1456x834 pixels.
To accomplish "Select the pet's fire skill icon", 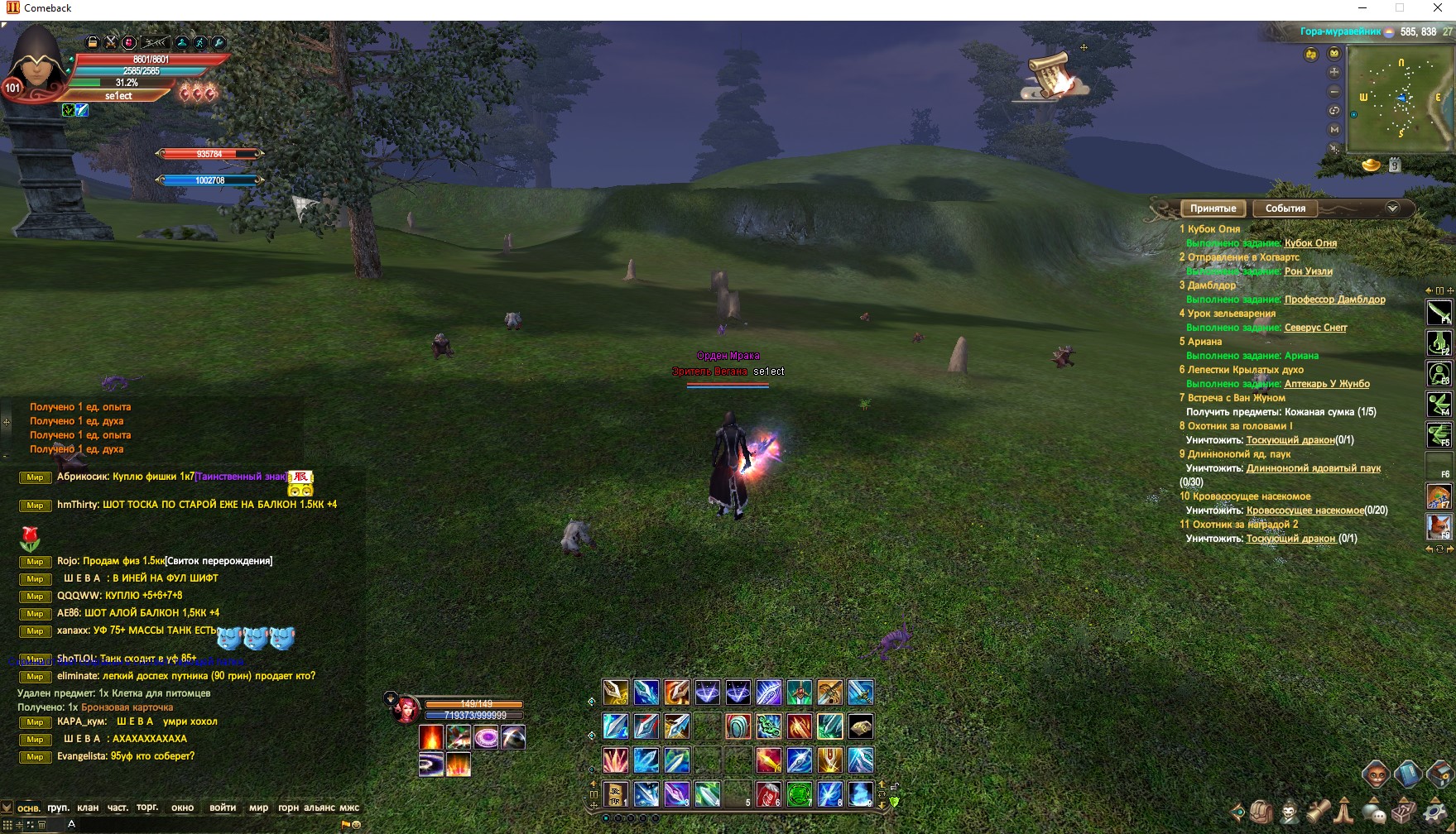I will click(x=431, y=736).
